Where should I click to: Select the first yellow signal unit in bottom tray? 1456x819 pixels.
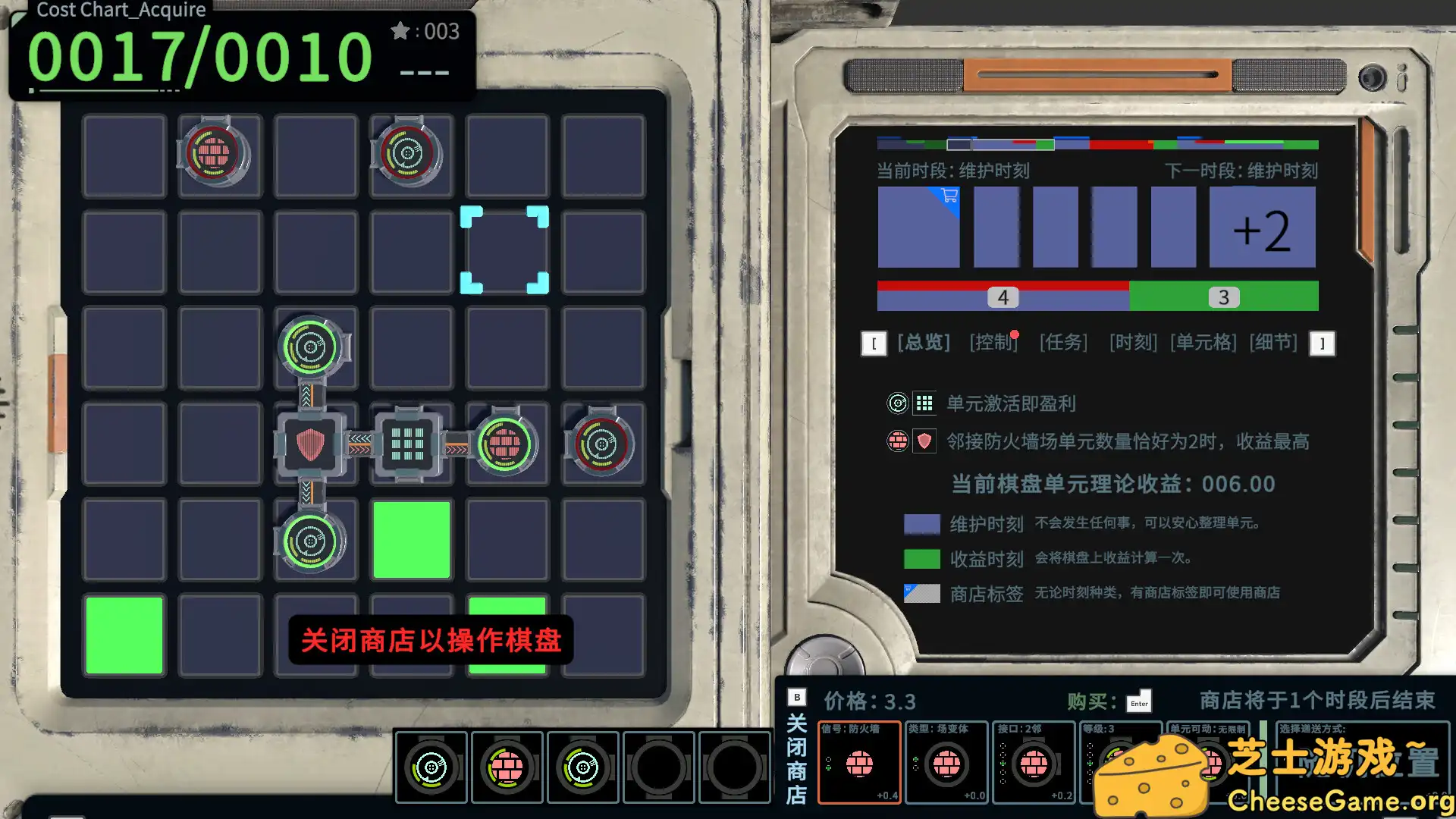(430, 766)
